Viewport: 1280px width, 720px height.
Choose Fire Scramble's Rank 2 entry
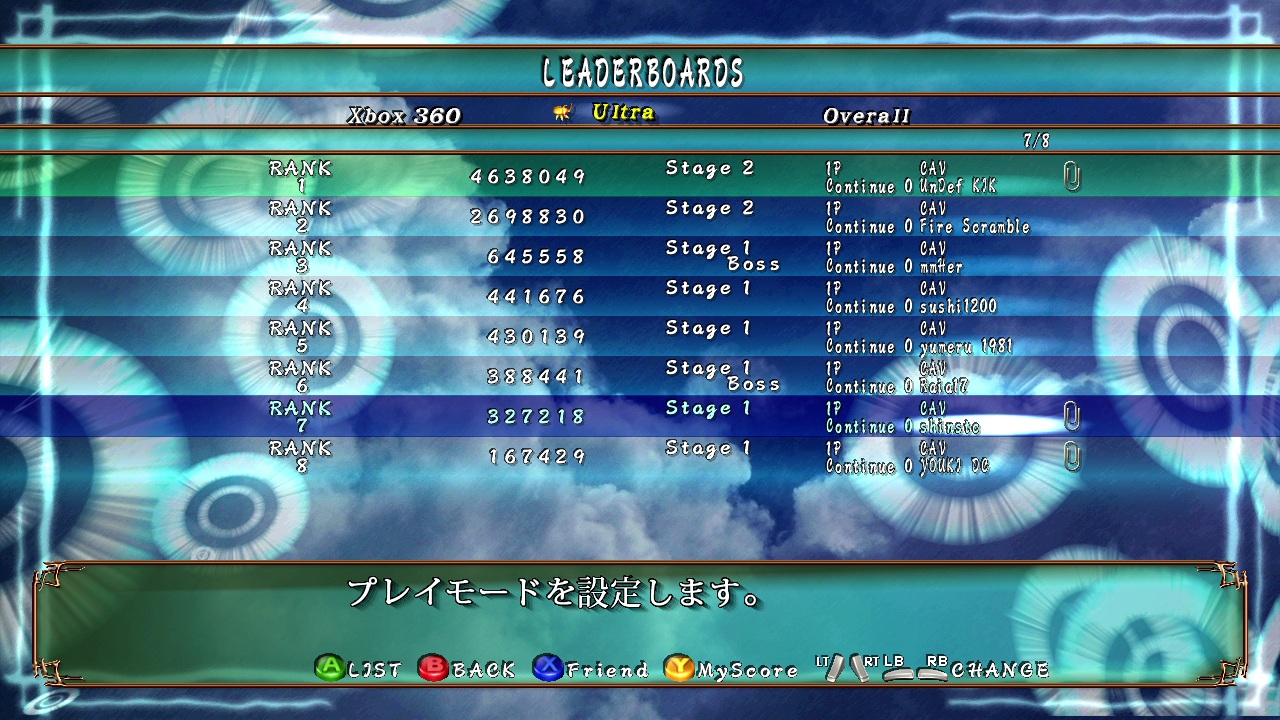640,217
